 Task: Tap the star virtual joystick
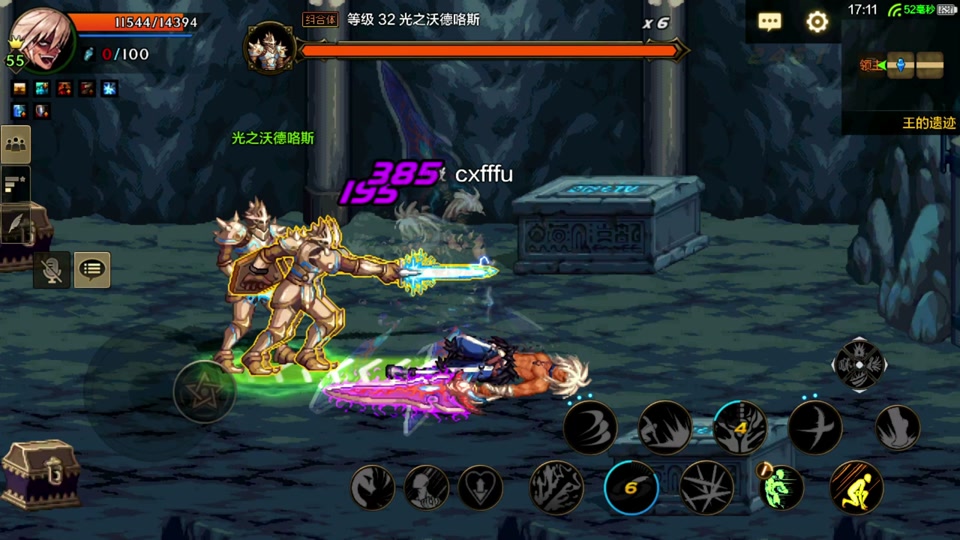[x=204, y=391]
